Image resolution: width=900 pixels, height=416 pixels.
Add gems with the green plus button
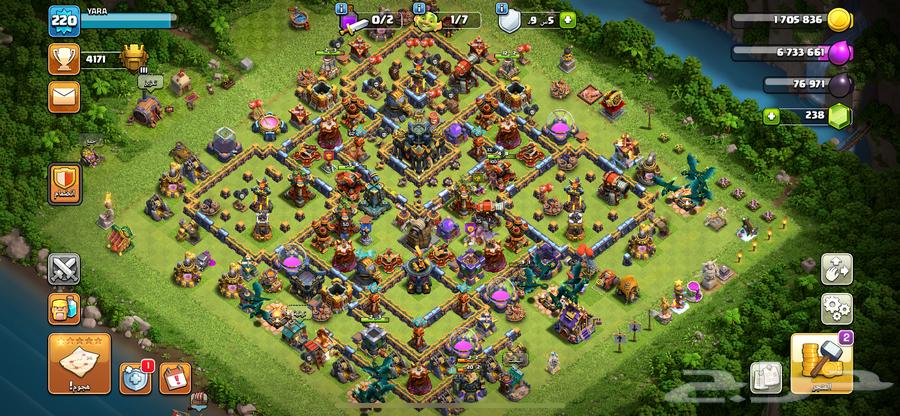point(771,116)
